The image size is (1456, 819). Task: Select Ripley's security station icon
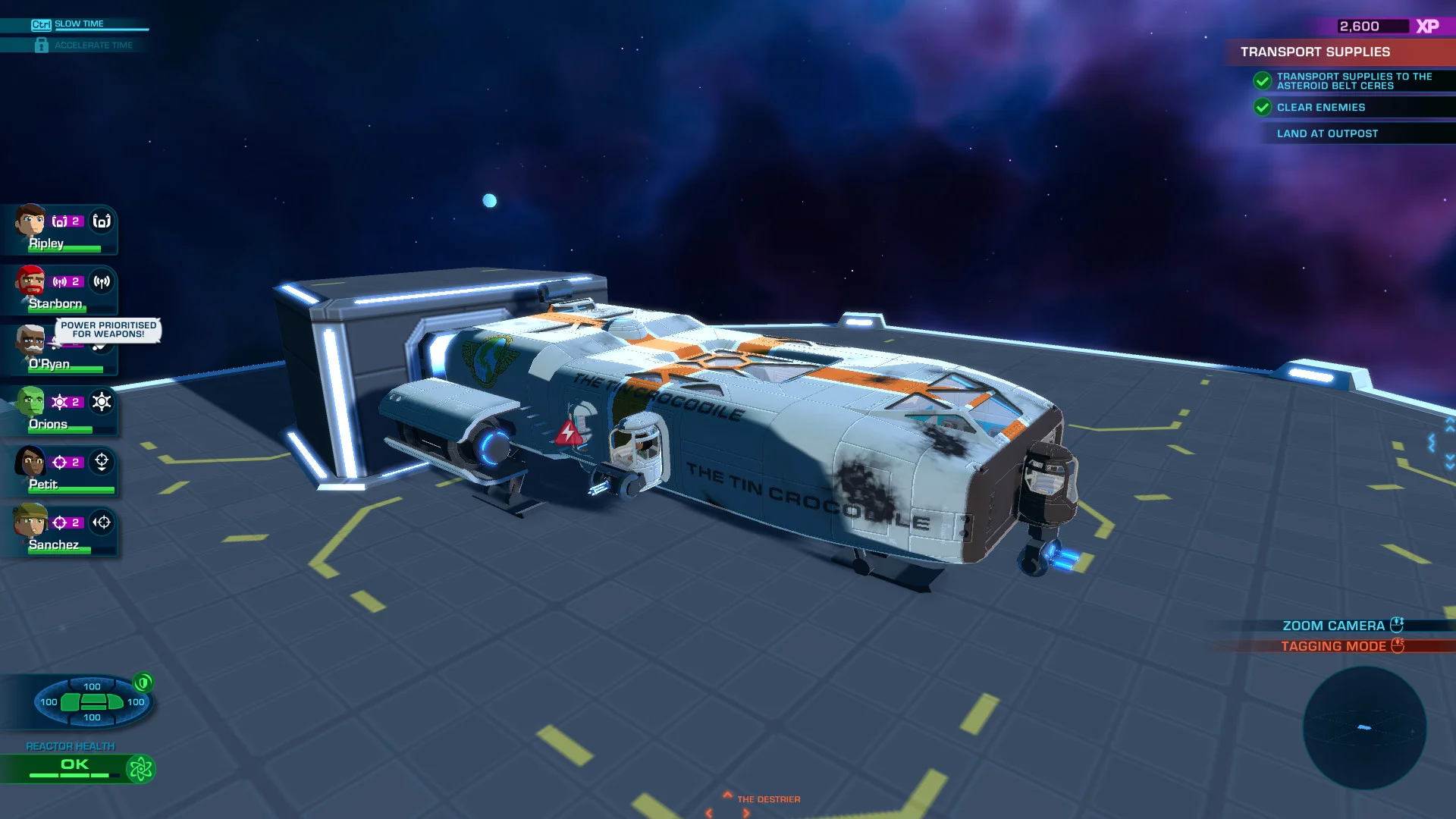(x=102, y=222)
